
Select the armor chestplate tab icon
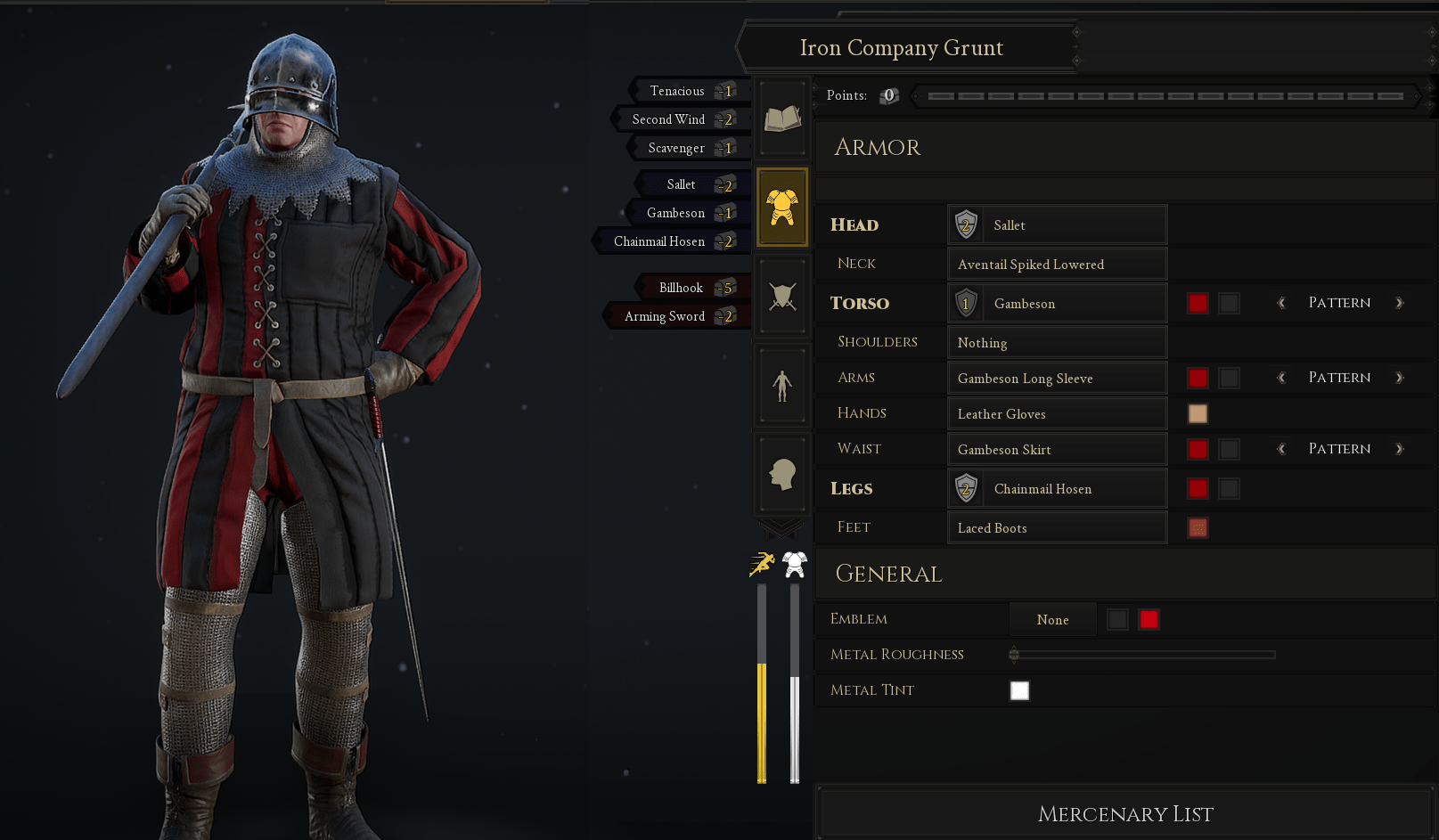781,207
